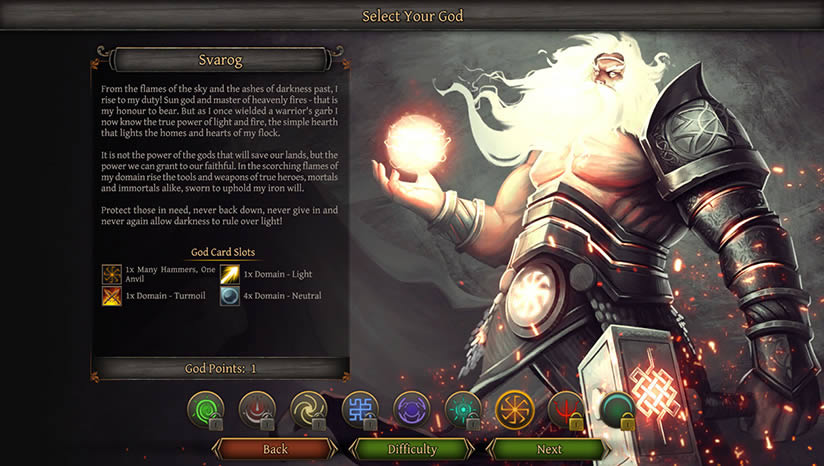Proceed with the Next button
The height and width of the screenshot is (466, 824).
549,450
